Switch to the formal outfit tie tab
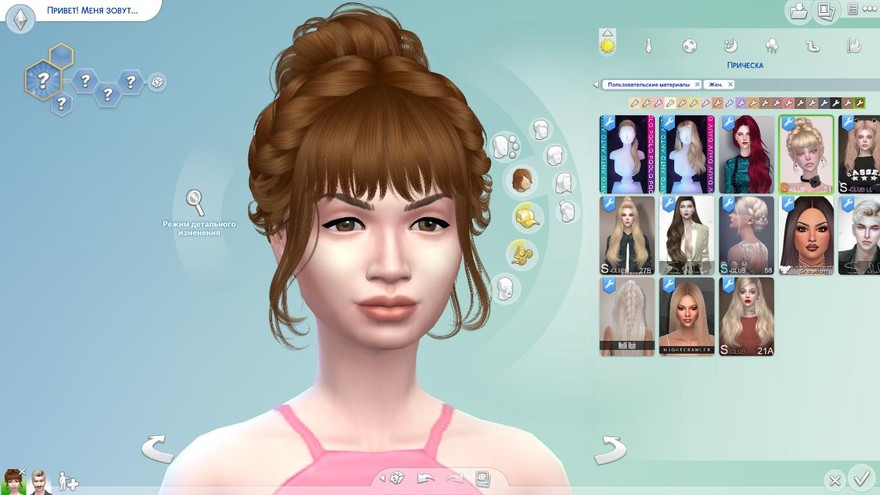The image size is (880, 495). tap(648, 46)
